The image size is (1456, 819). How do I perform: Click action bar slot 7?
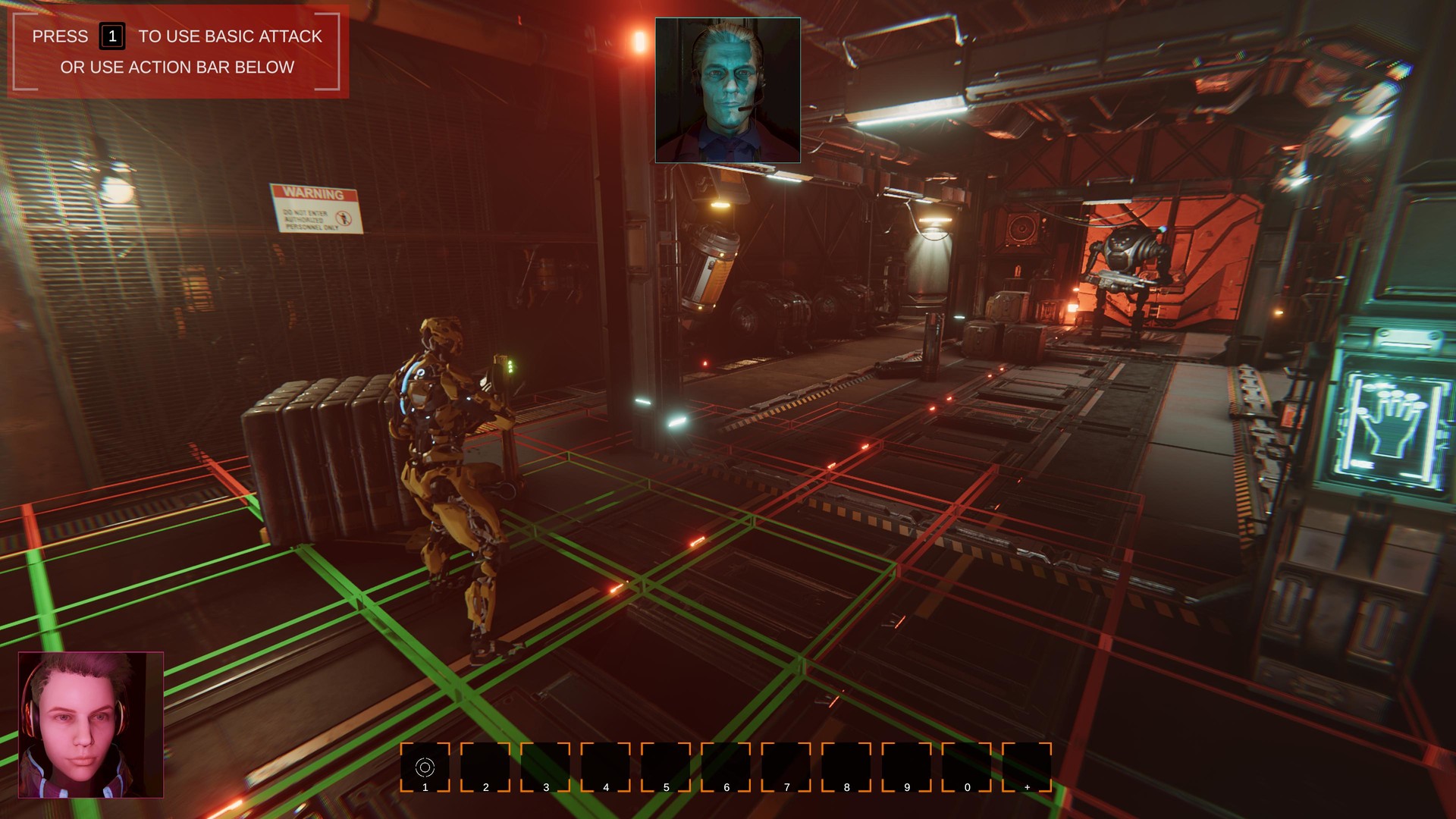786,767
